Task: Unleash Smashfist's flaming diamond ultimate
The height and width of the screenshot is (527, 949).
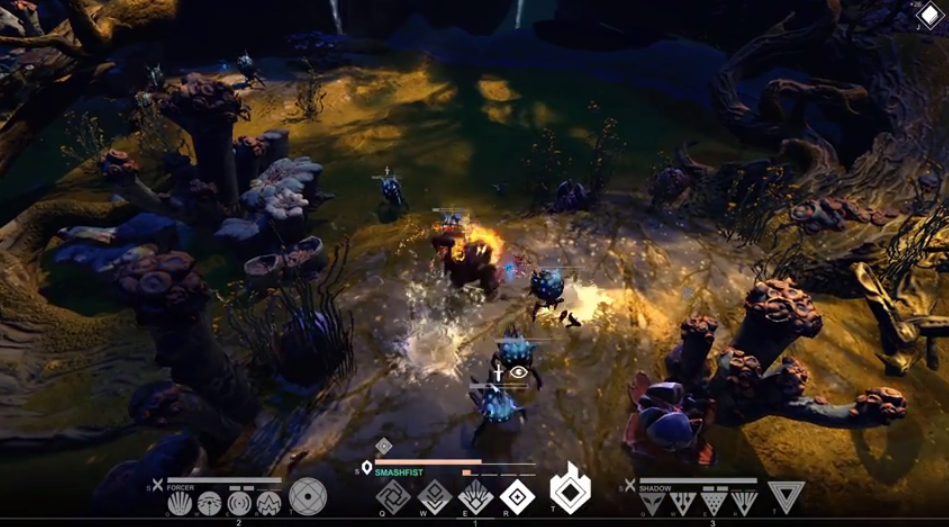Action: tap(570, 491)
